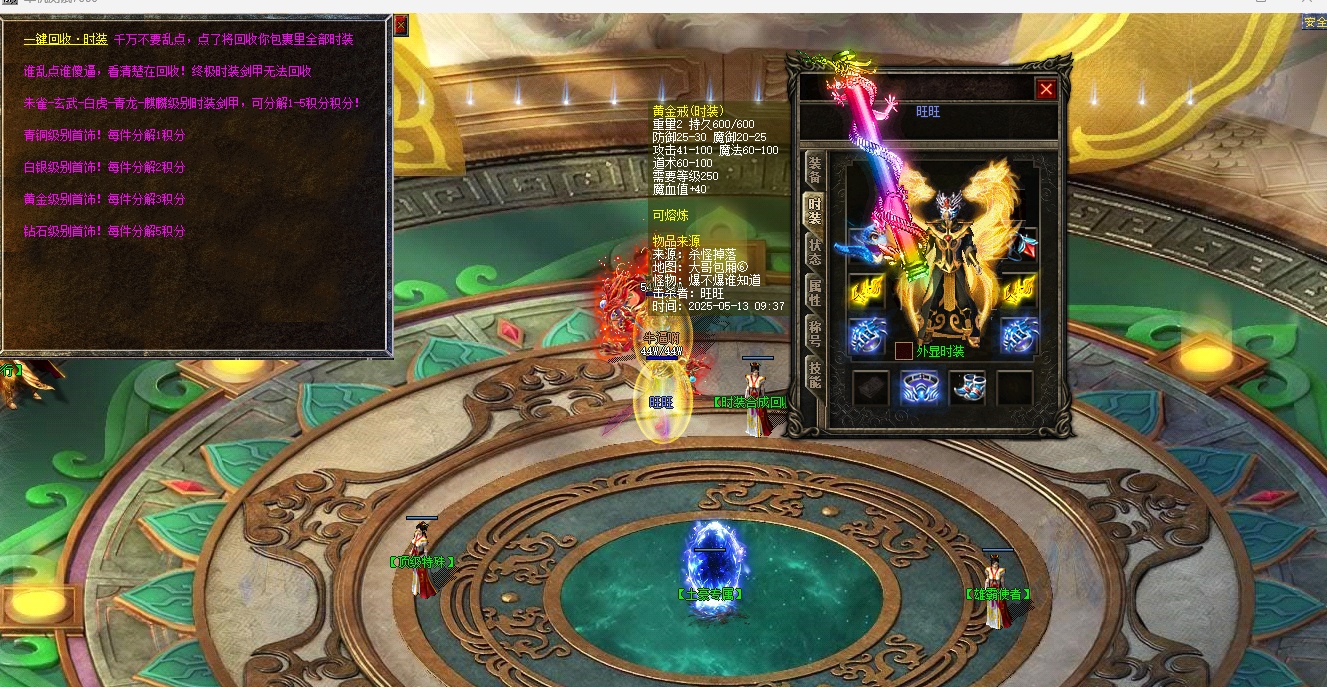Toggle the 外显时装 checkbox
The width and height of the screenshot is (1327, 687).
[x=903, y=351]
